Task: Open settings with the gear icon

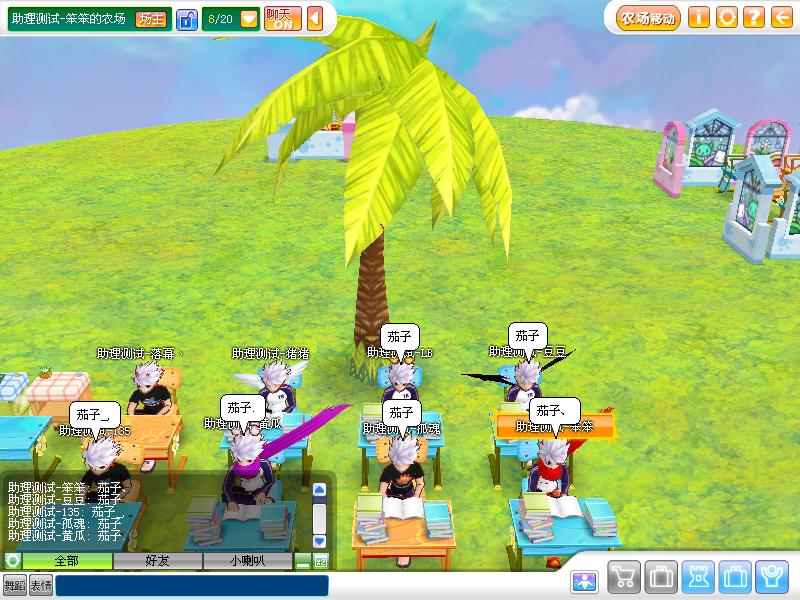Action: [x=727, y=17]
